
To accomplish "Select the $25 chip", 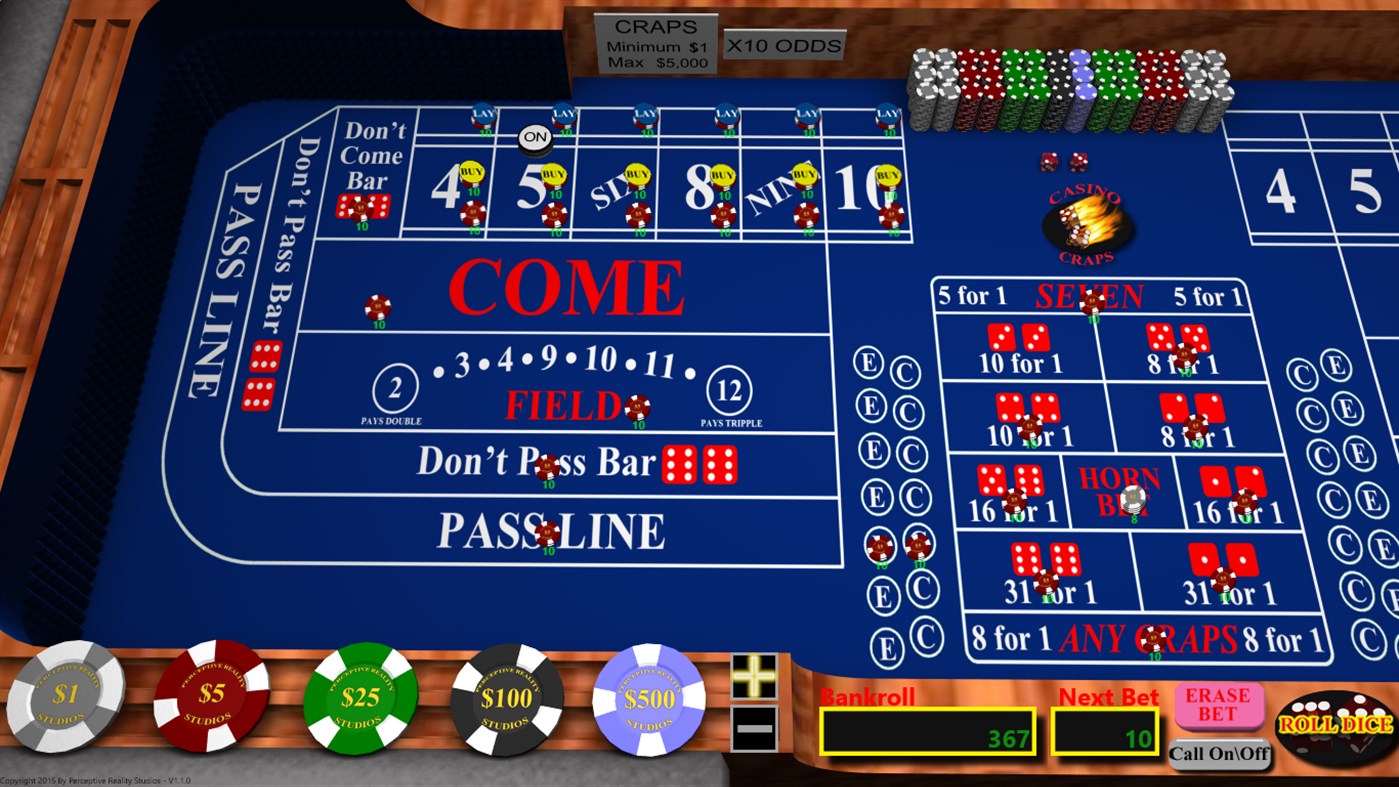I will click(x=360, y=695).
